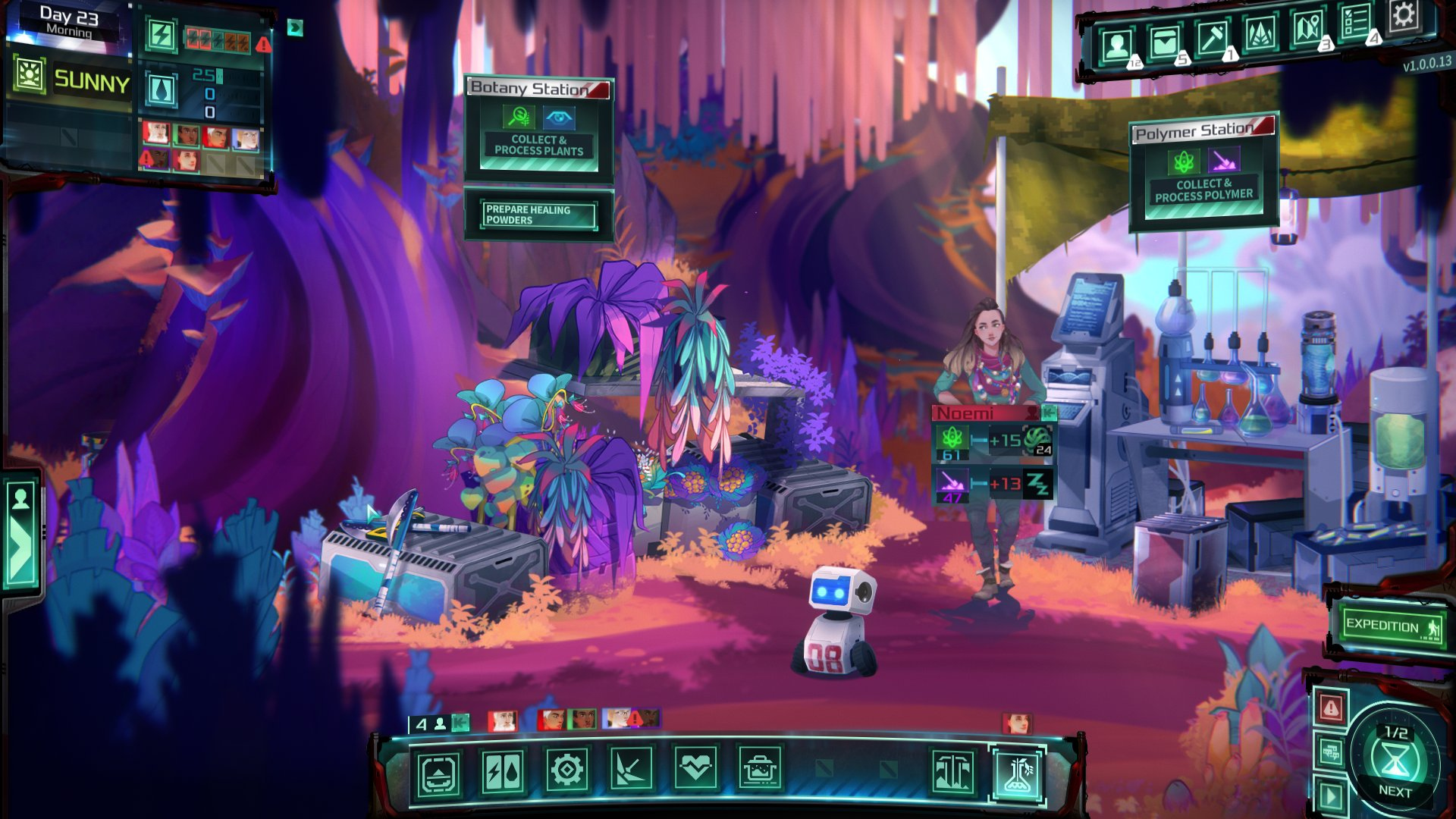Image resolution: width=1456 pixels, height=819 pixels.
Task: Open the settings gear menu
Action: (x=1403, y=15)
